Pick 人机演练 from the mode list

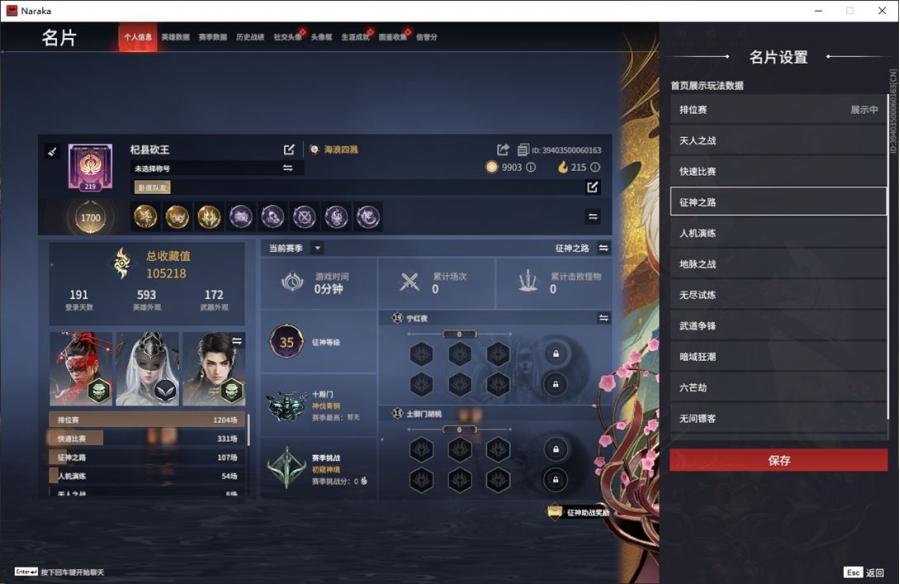point(778,233)
